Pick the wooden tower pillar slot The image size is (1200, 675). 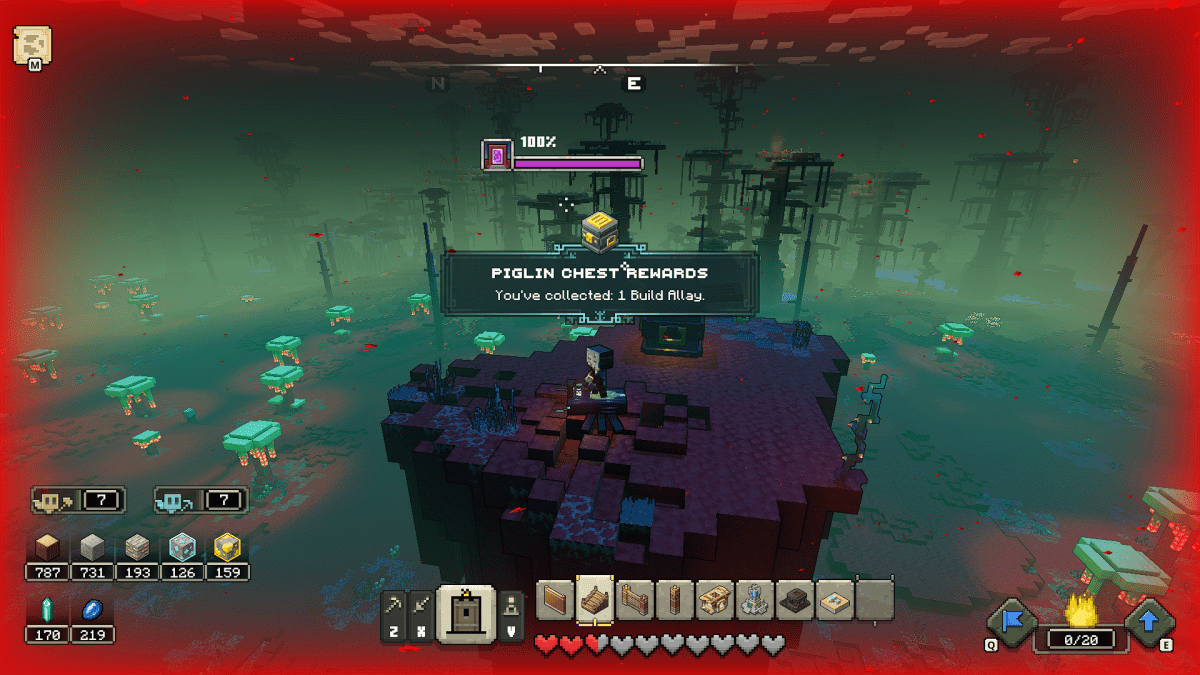675,600
